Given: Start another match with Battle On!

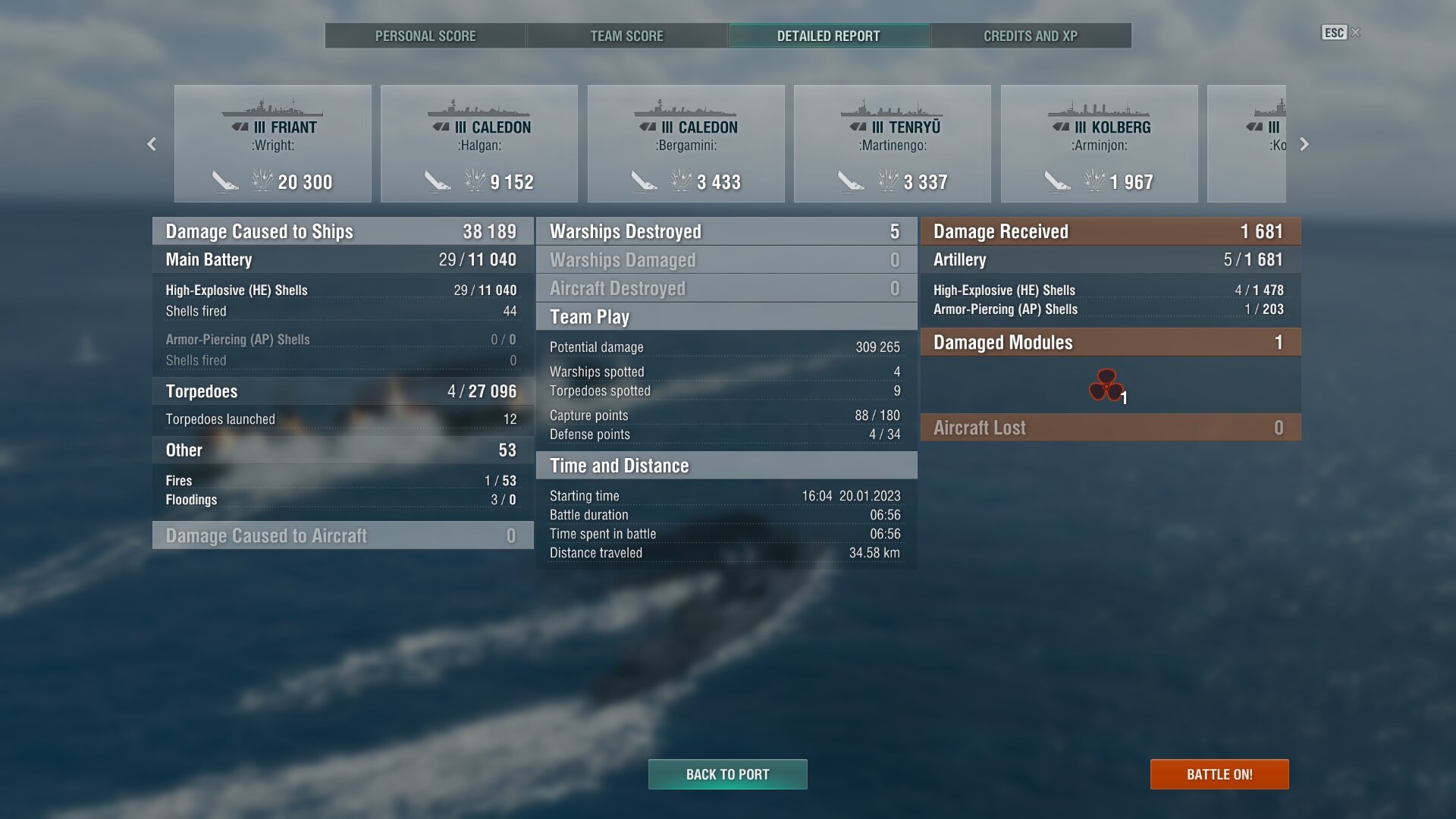Looking at the screenshot, I should click(1219, 774).
